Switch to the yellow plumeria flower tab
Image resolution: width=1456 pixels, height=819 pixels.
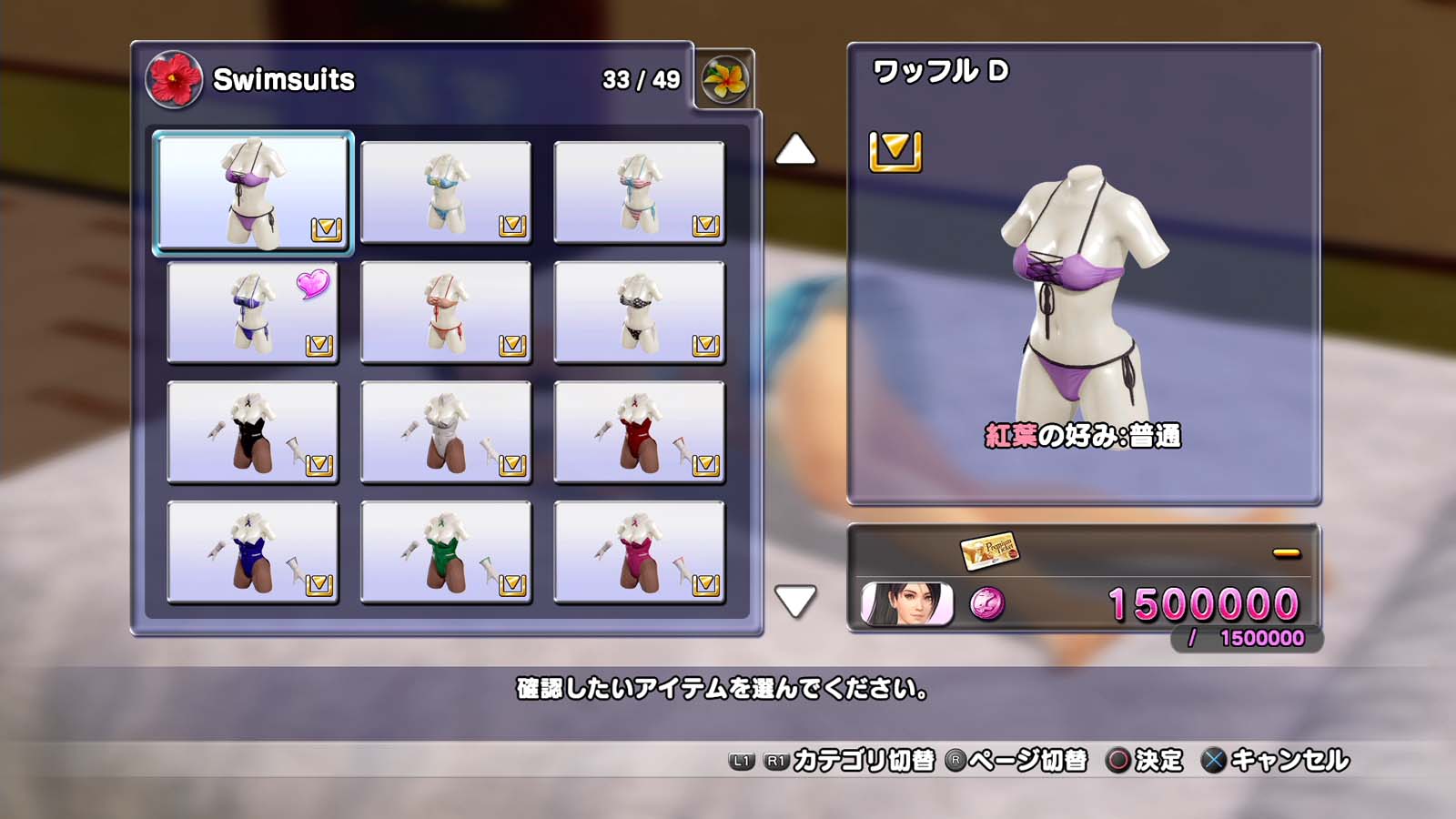click(x=724, y=79)
